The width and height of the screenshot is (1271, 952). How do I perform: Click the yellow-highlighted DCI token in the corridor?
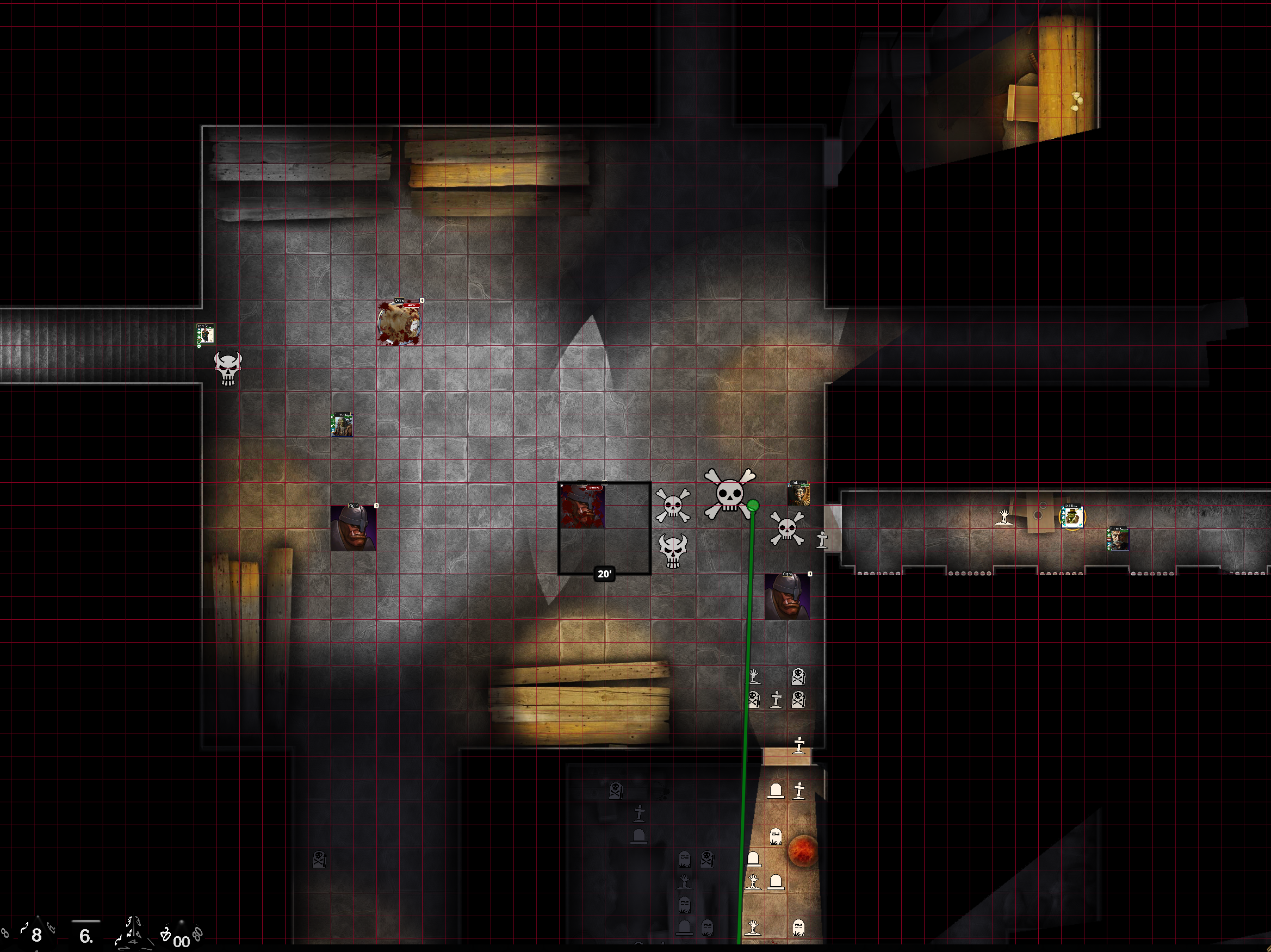coord(1074,517)
